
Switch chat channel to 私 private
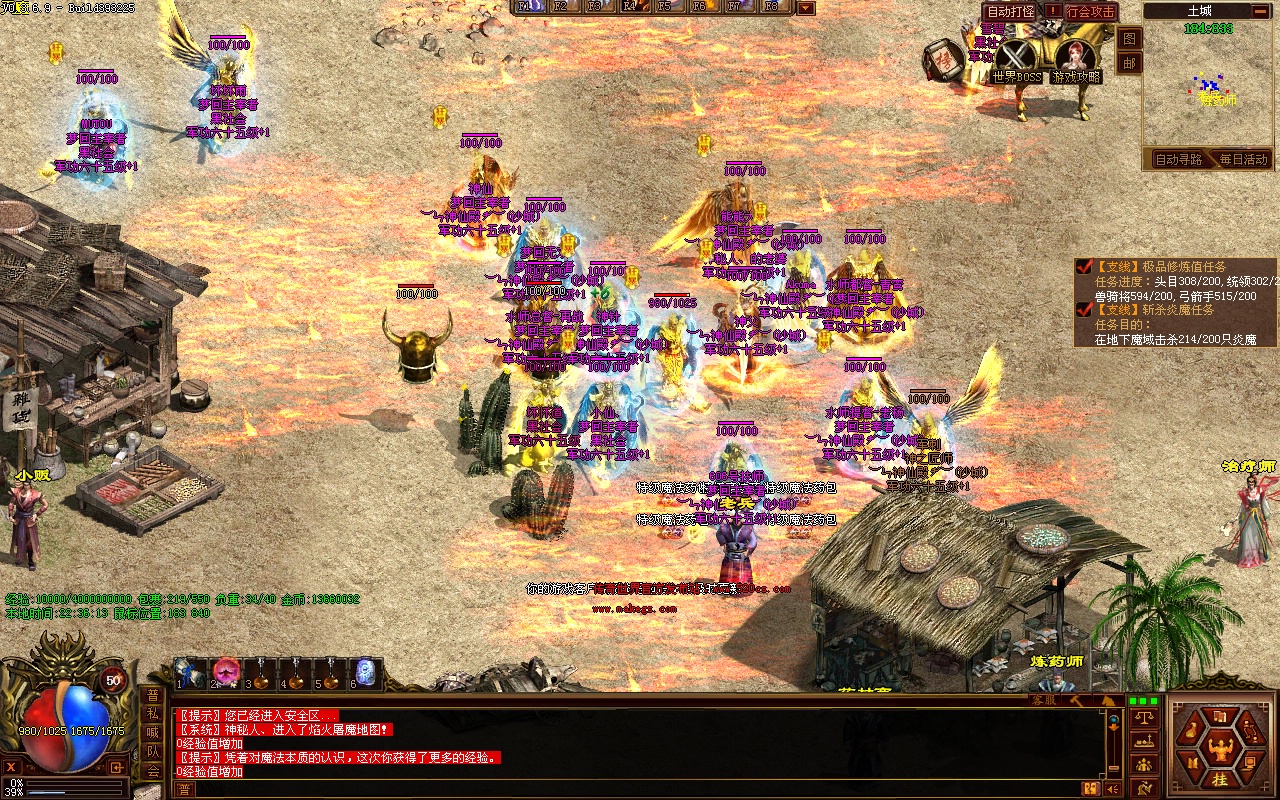(x=152, y=714)
